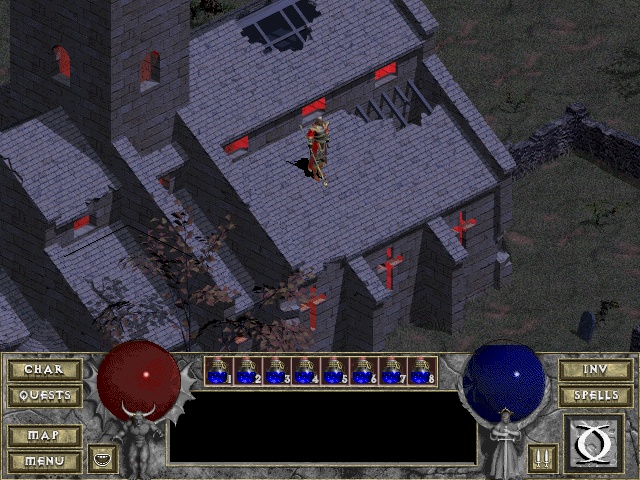Toggle the crossed swords player-attack button
This screenshot has height=480, width=640.
pyautogui.click(x=542, y=459)
